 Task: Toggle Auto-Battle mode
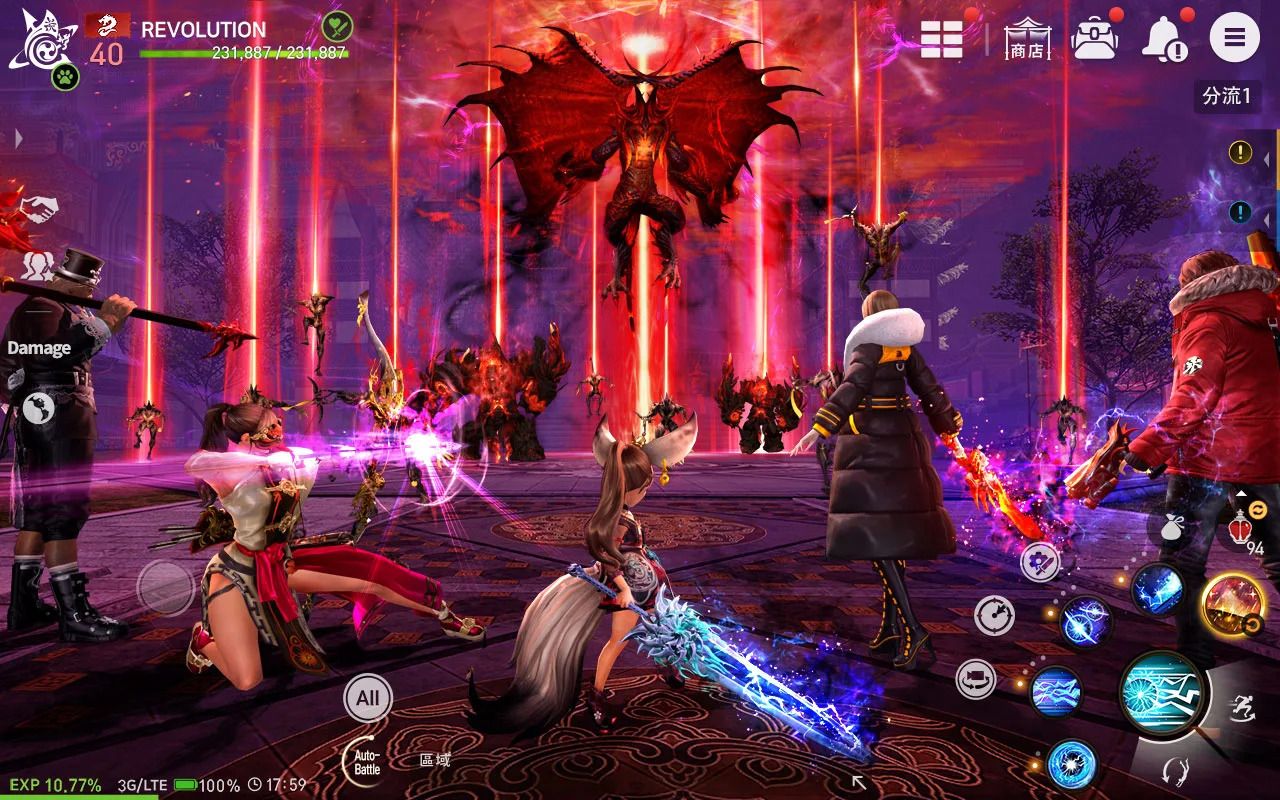[x=366, y=761]
